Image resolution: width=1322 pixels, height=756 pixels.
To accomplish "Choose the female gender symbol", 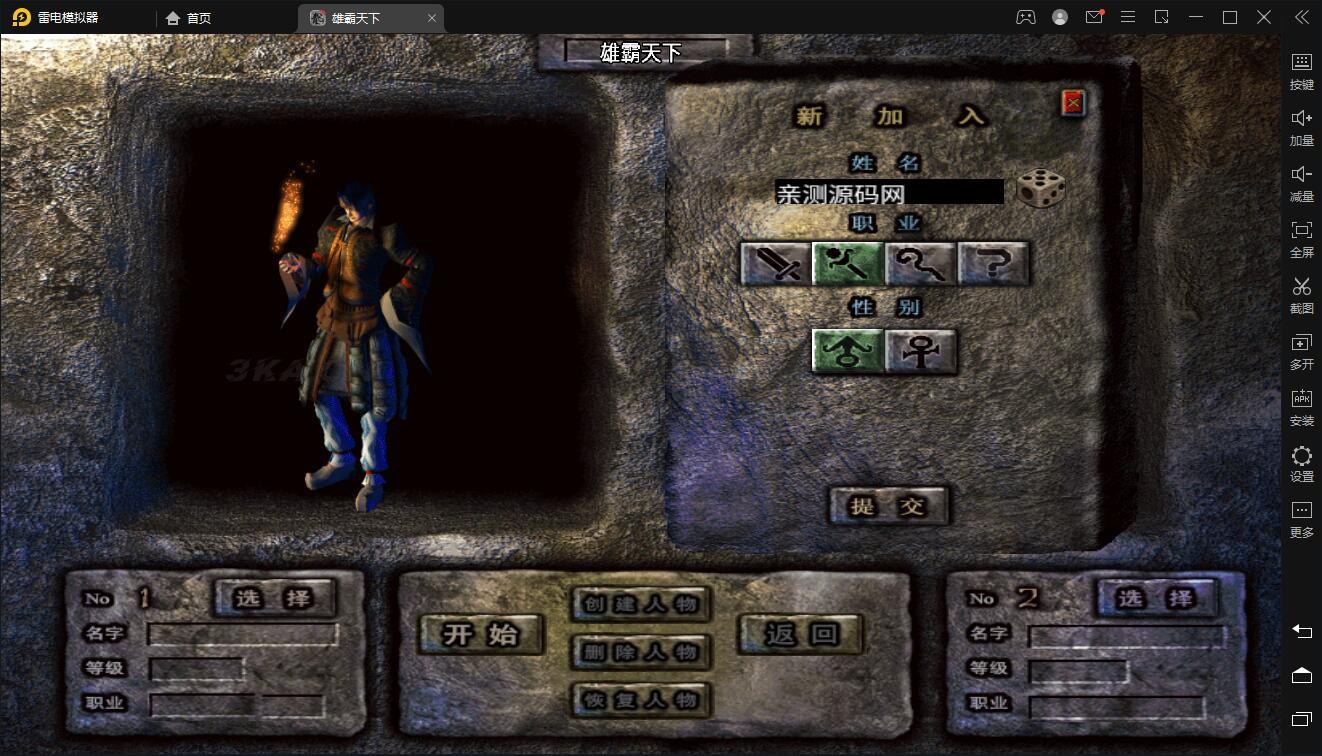I will (920, 351).
